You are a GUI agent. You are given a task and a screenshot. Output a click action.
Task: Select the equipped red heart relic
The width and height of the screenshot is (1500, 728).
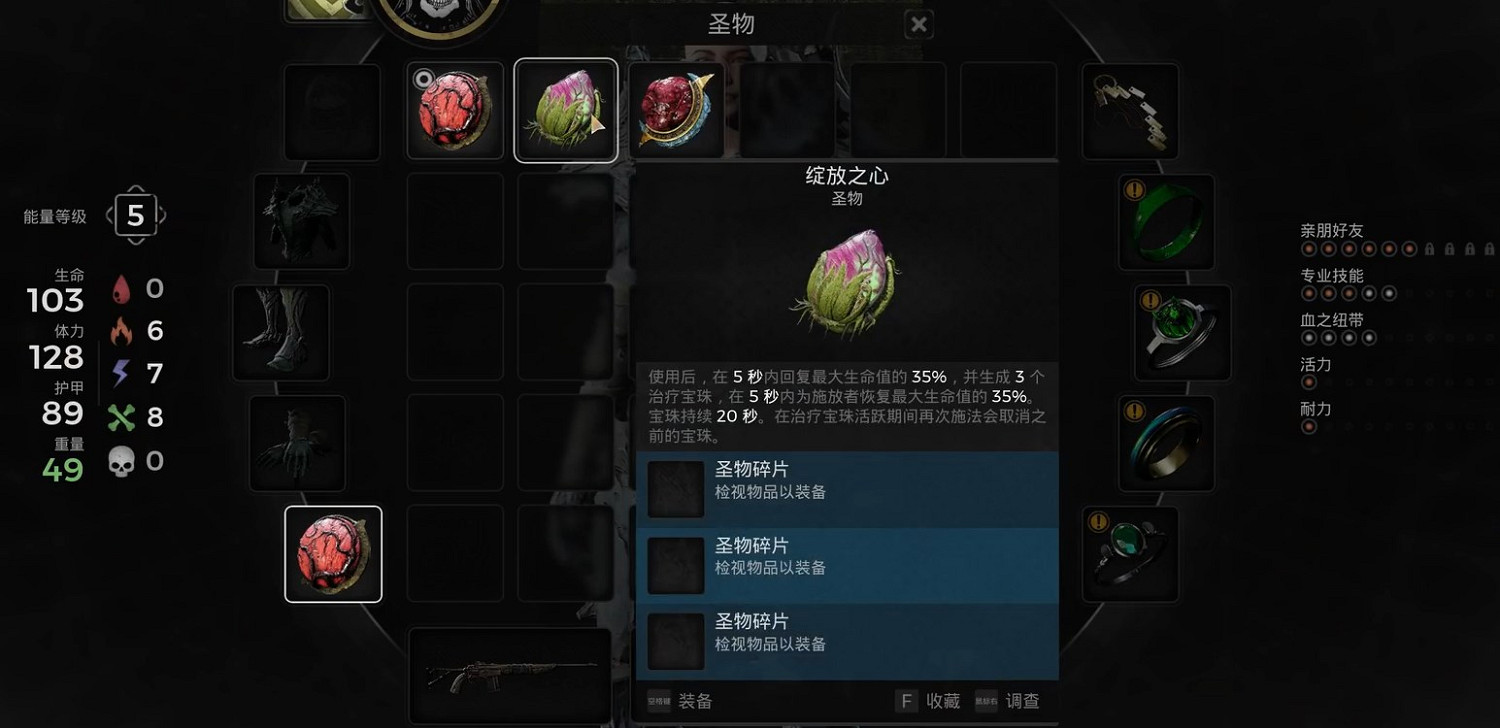click(455, 110)
